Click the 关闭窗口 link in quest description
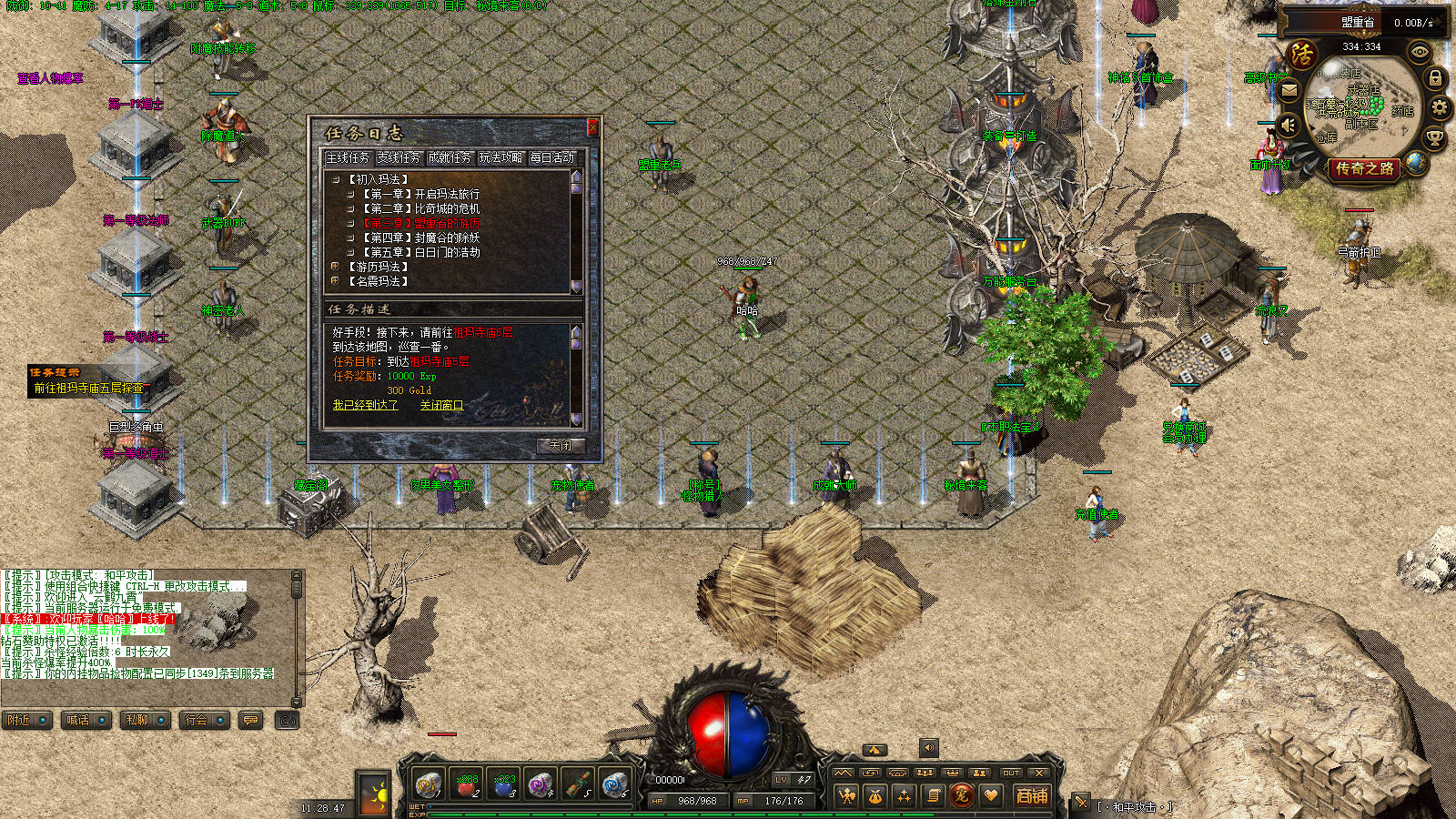The height and width of the screenshot is (819, 1456). tap(441, 405)
